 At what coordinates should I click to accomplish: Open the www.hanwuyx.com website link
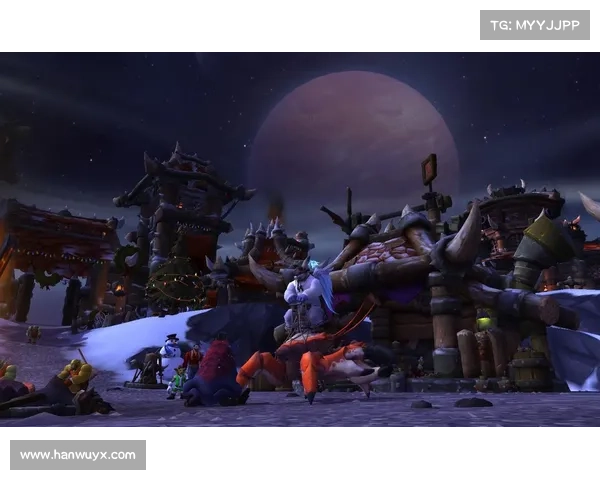point(79,455)
